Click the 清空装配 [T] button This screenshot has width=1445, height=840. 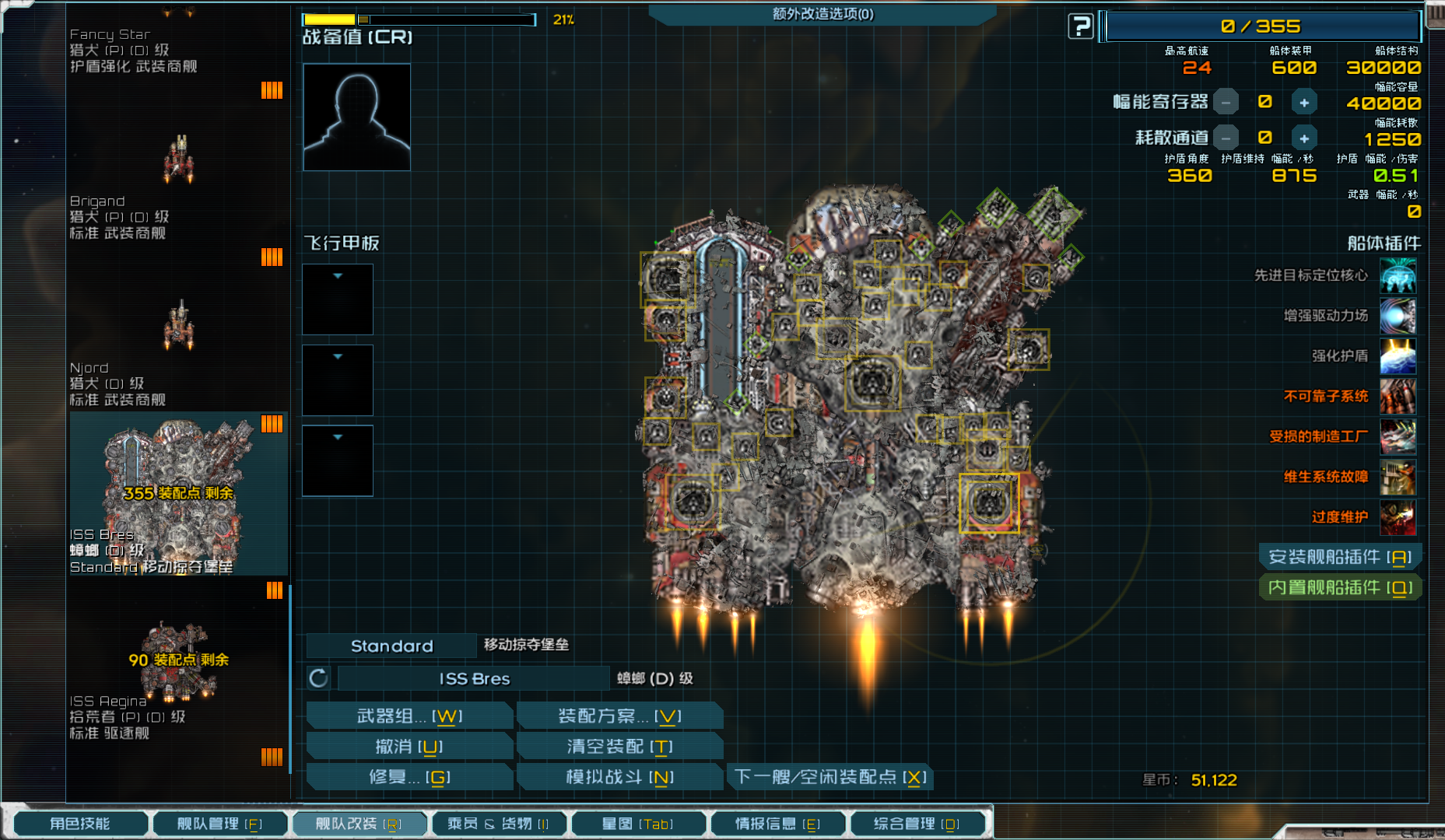(x=619, y=745)
